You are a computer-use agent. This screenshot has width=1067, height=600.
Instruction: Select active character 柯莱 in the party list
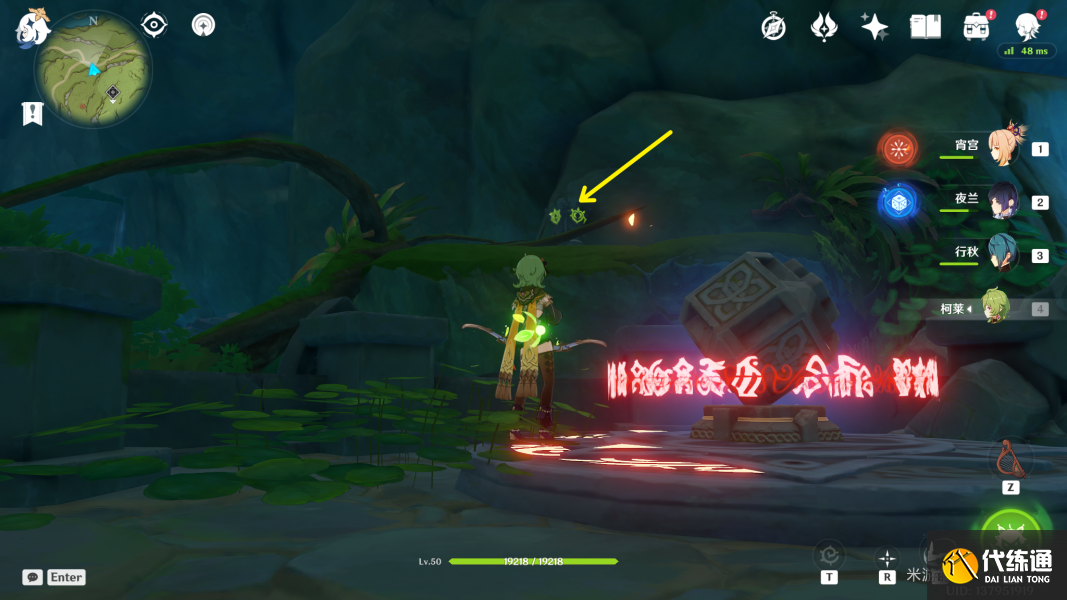coord(994,308)
